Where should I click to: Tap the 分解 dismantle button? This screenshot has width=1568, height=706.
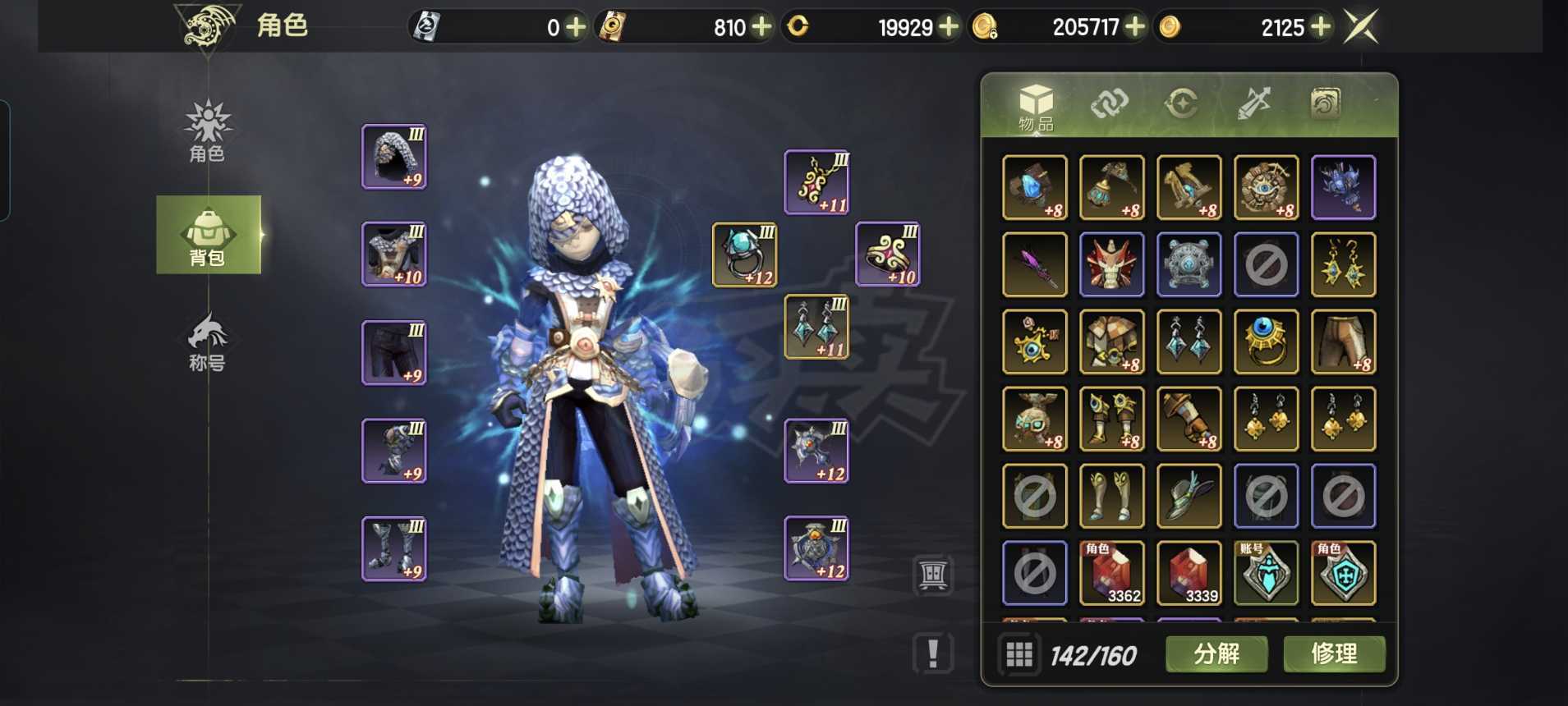1216,654
